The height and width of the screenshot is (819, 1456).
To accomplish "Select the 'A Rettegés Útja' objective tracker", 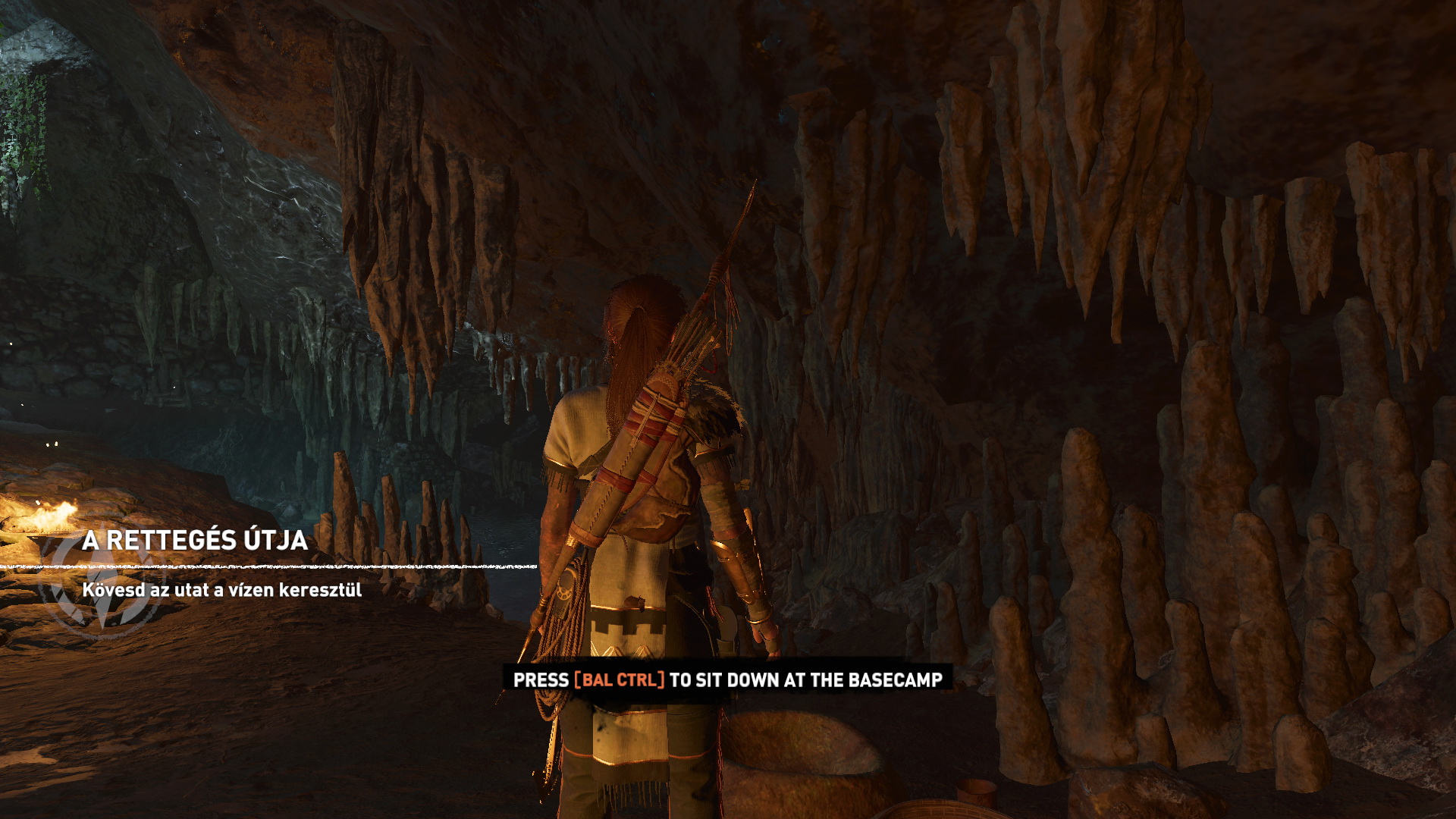I will [x=195, y=541].
